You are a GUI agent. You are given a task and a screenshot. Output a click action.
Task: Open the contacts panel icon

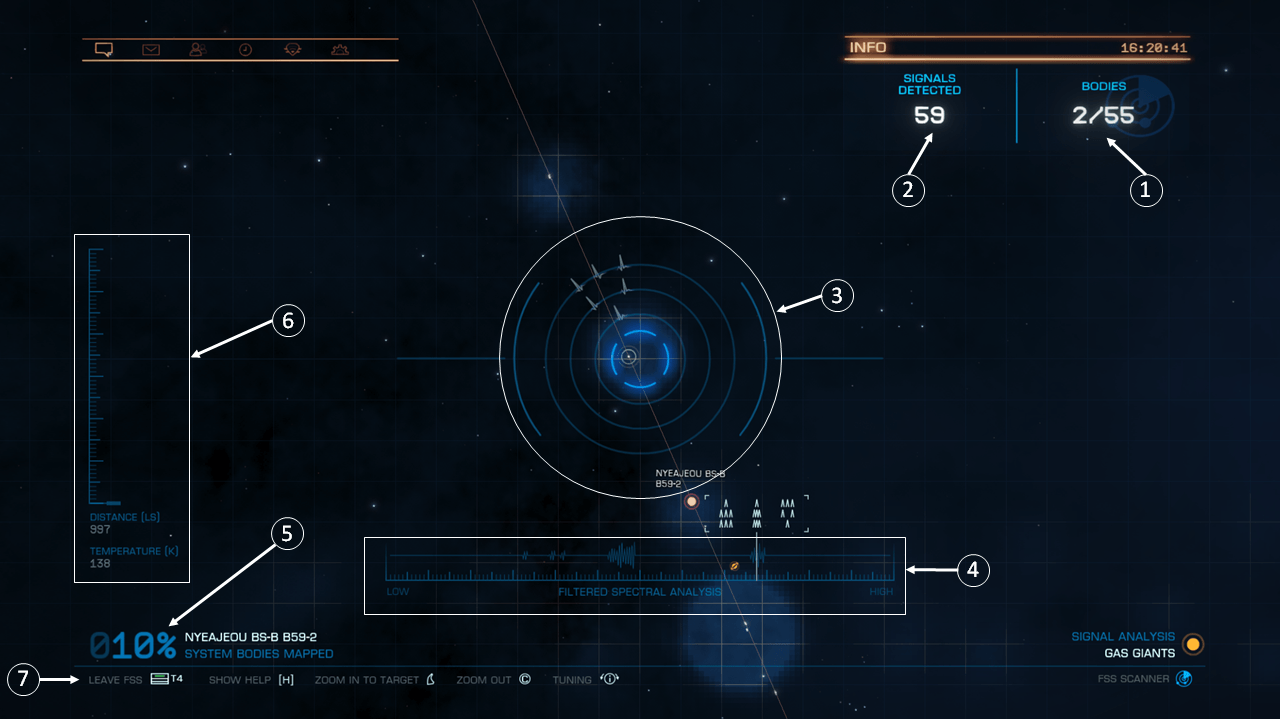pos(197,48)
